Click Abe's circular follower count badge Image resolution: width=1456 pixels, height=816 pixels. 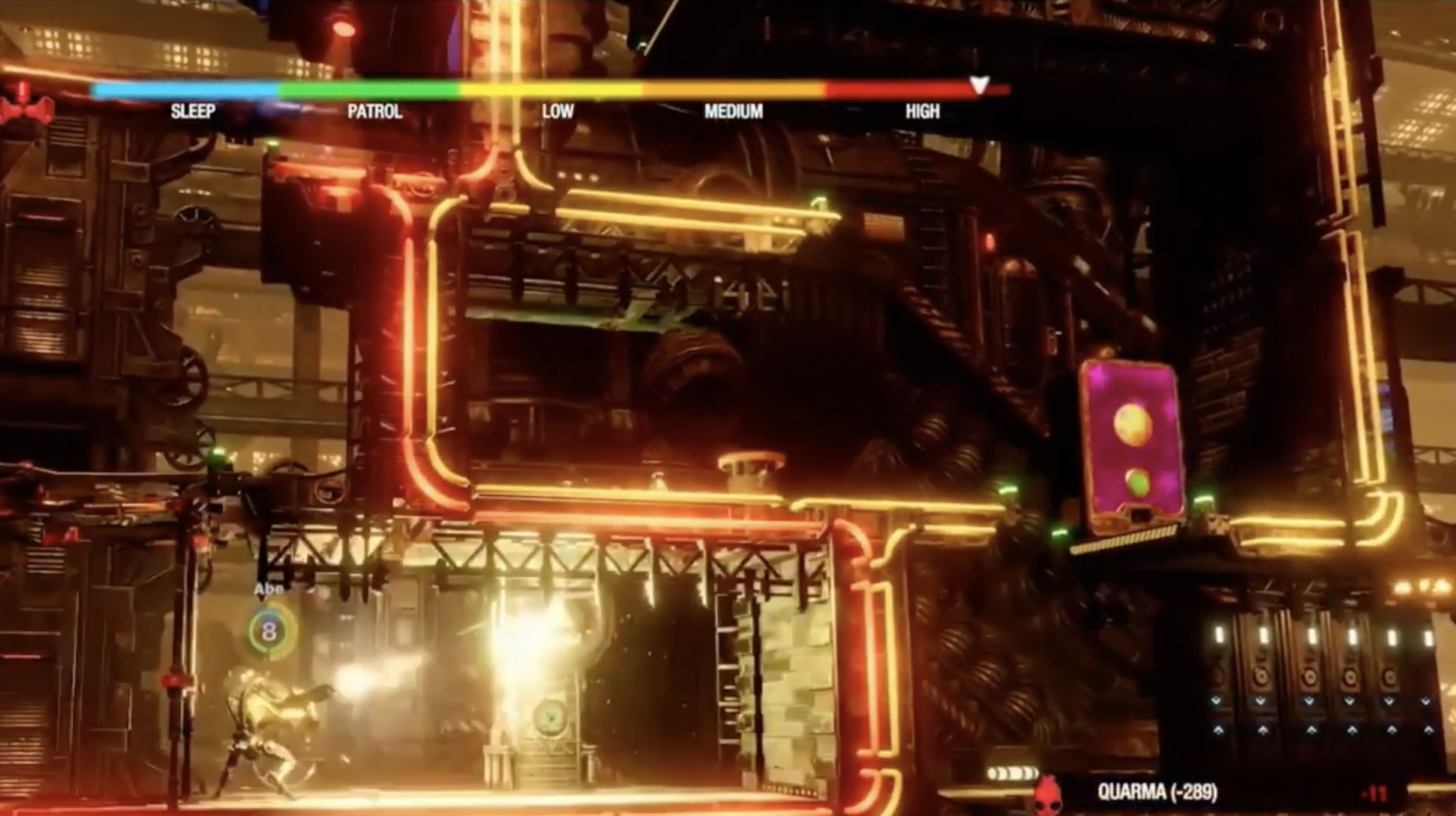point(269,632)
